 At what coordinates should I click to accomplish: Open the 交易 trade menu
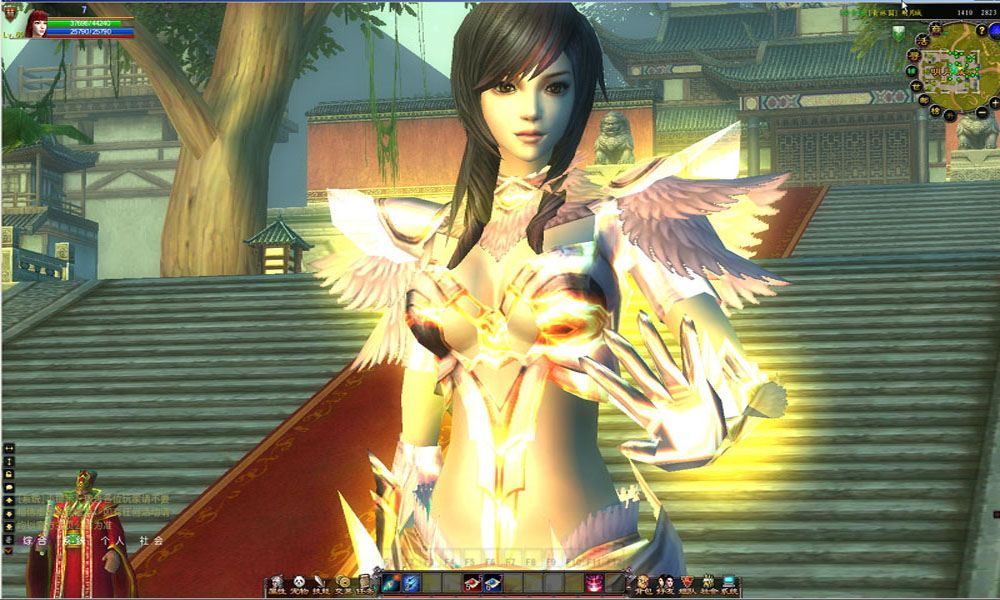(343, 584)
